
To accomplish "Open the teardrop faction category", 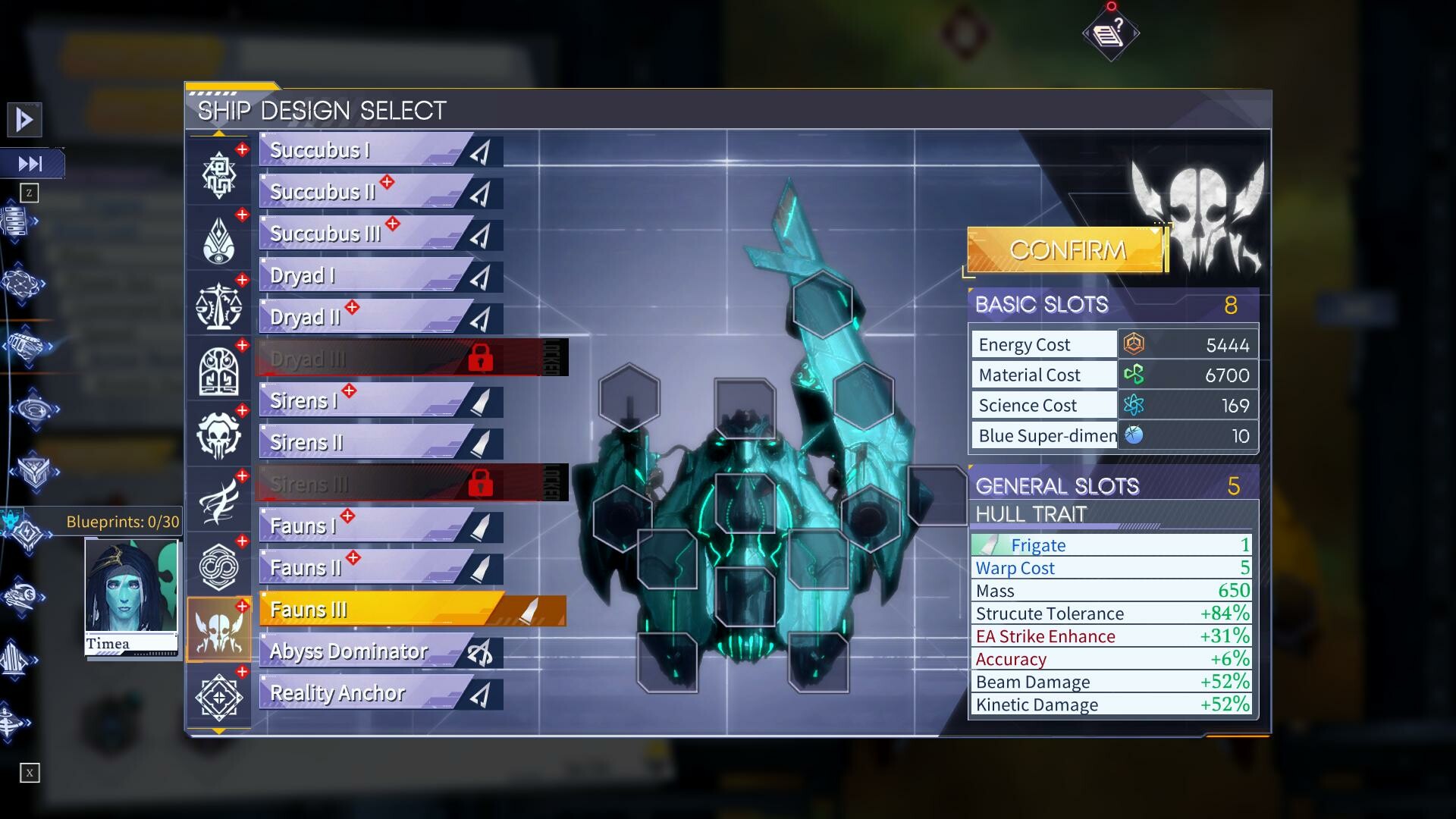I will 220,239.
